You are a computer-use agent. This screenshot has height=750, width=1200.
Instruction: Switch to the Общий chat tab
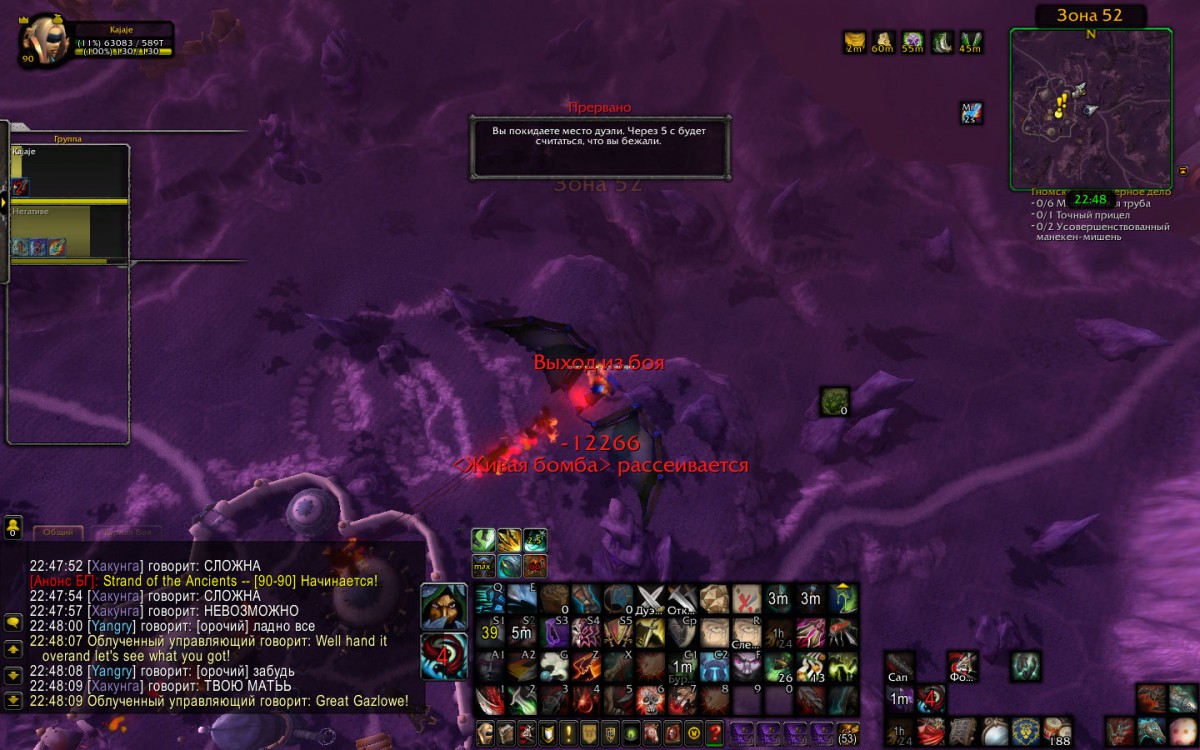coord(58,532)
